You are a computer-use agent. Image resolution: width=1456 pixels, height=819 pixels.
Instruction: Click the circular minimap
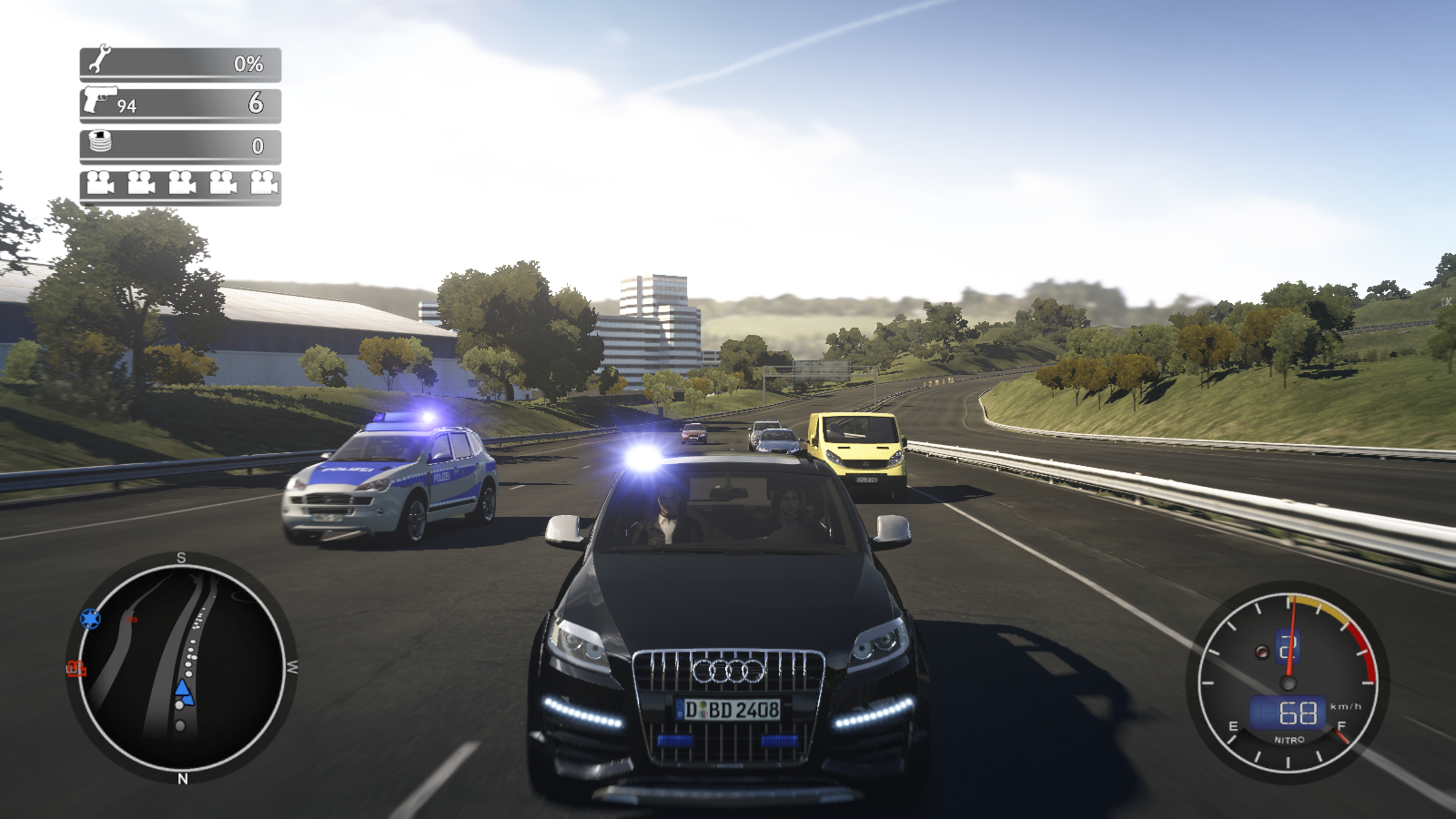pyautogui.click(x=181, y=666)
